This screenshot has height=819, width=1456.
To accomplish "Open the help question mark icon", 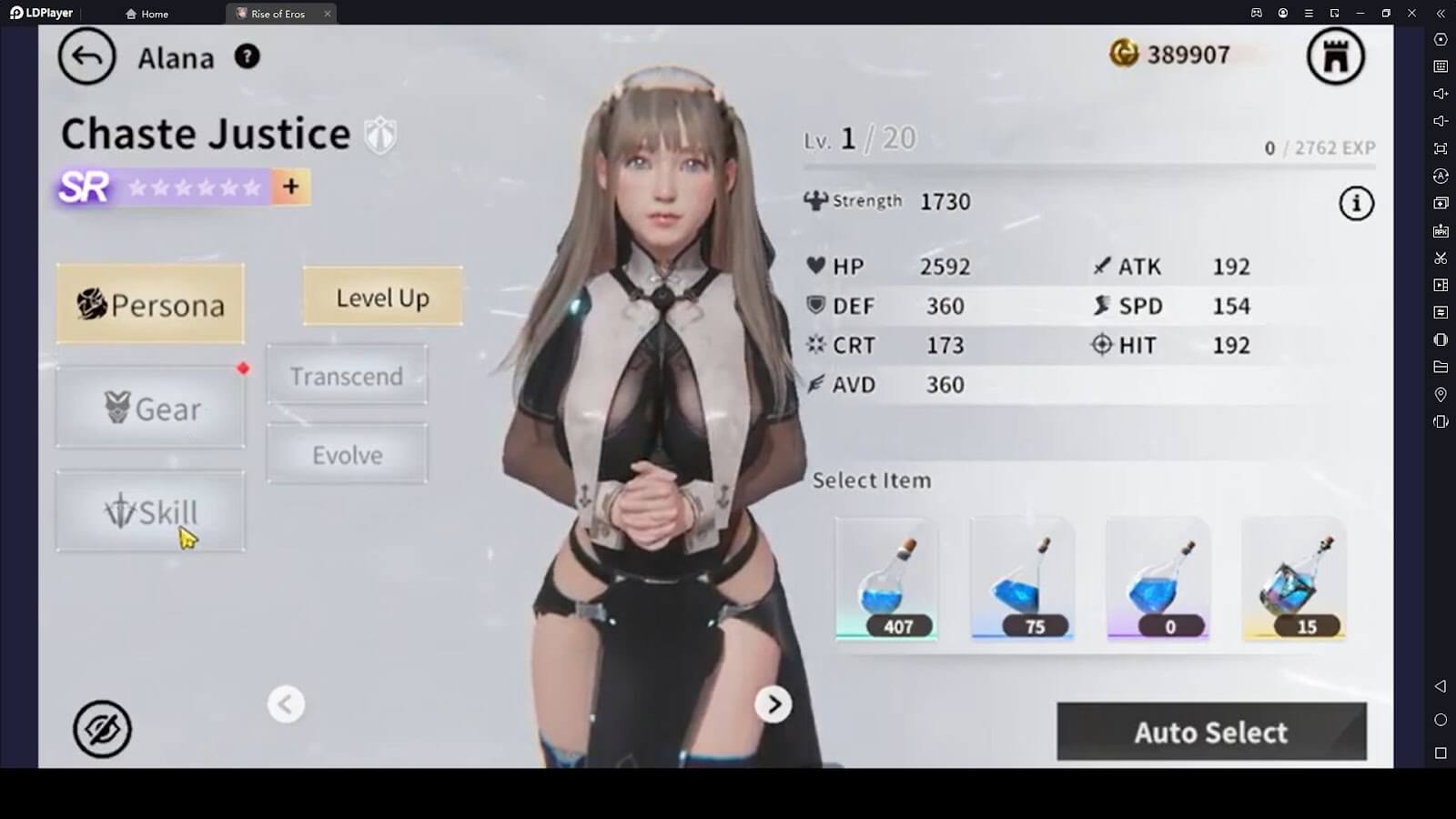I will pos(247,56).
